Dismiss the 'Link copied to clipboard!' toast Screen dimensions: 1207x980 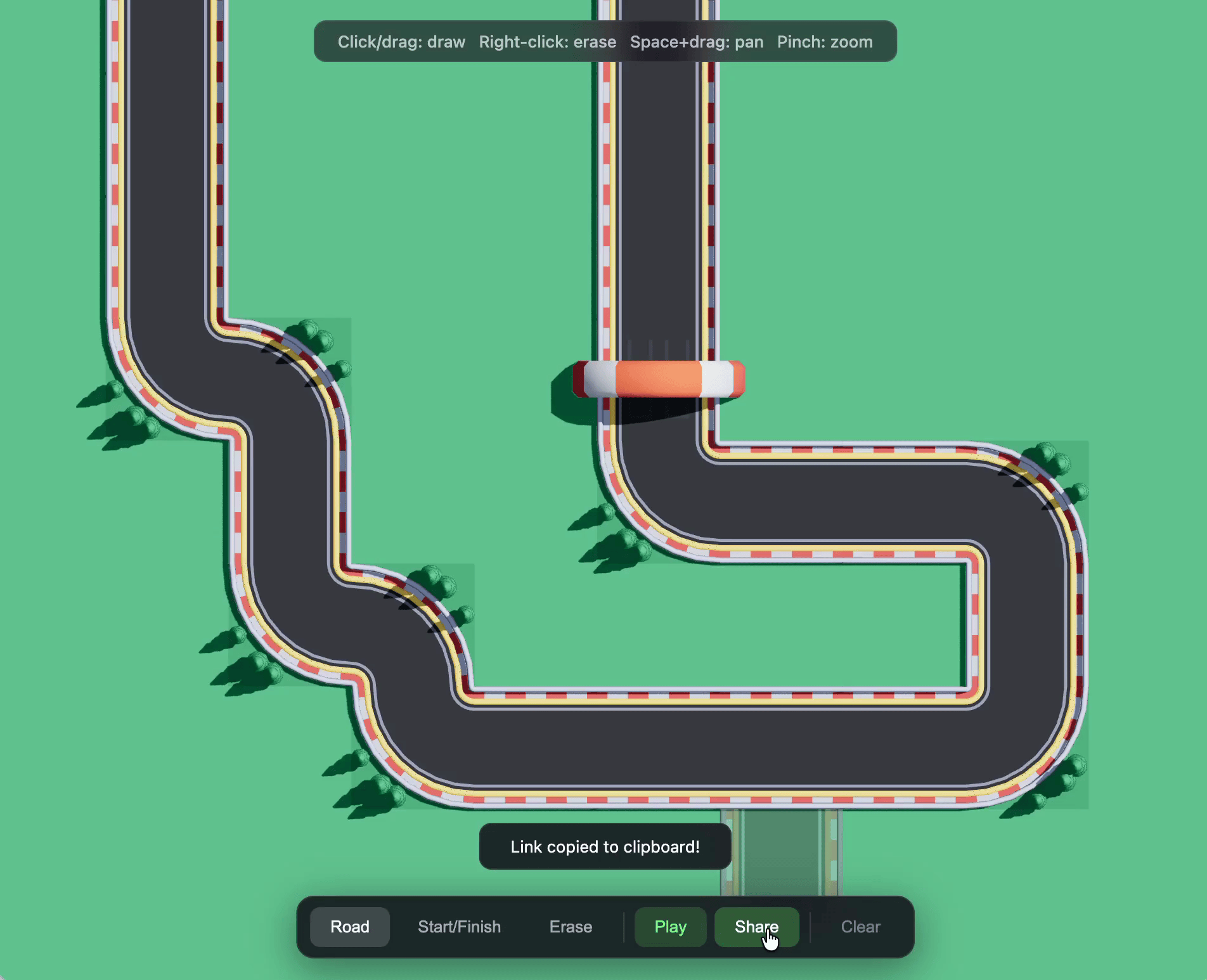pos(604,846)
